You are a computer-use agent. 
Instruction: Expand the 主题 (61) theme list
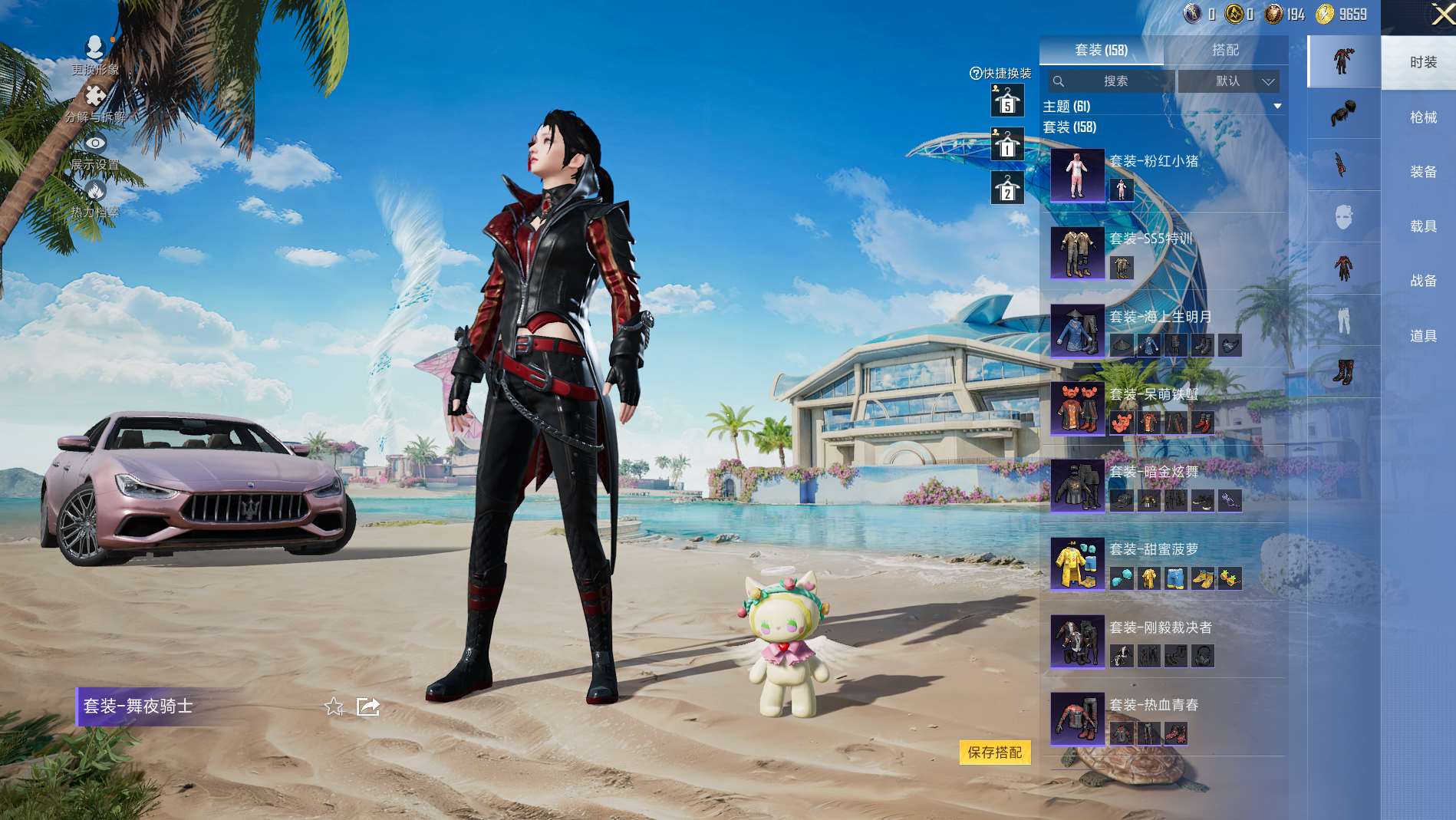pos(1277,107)
